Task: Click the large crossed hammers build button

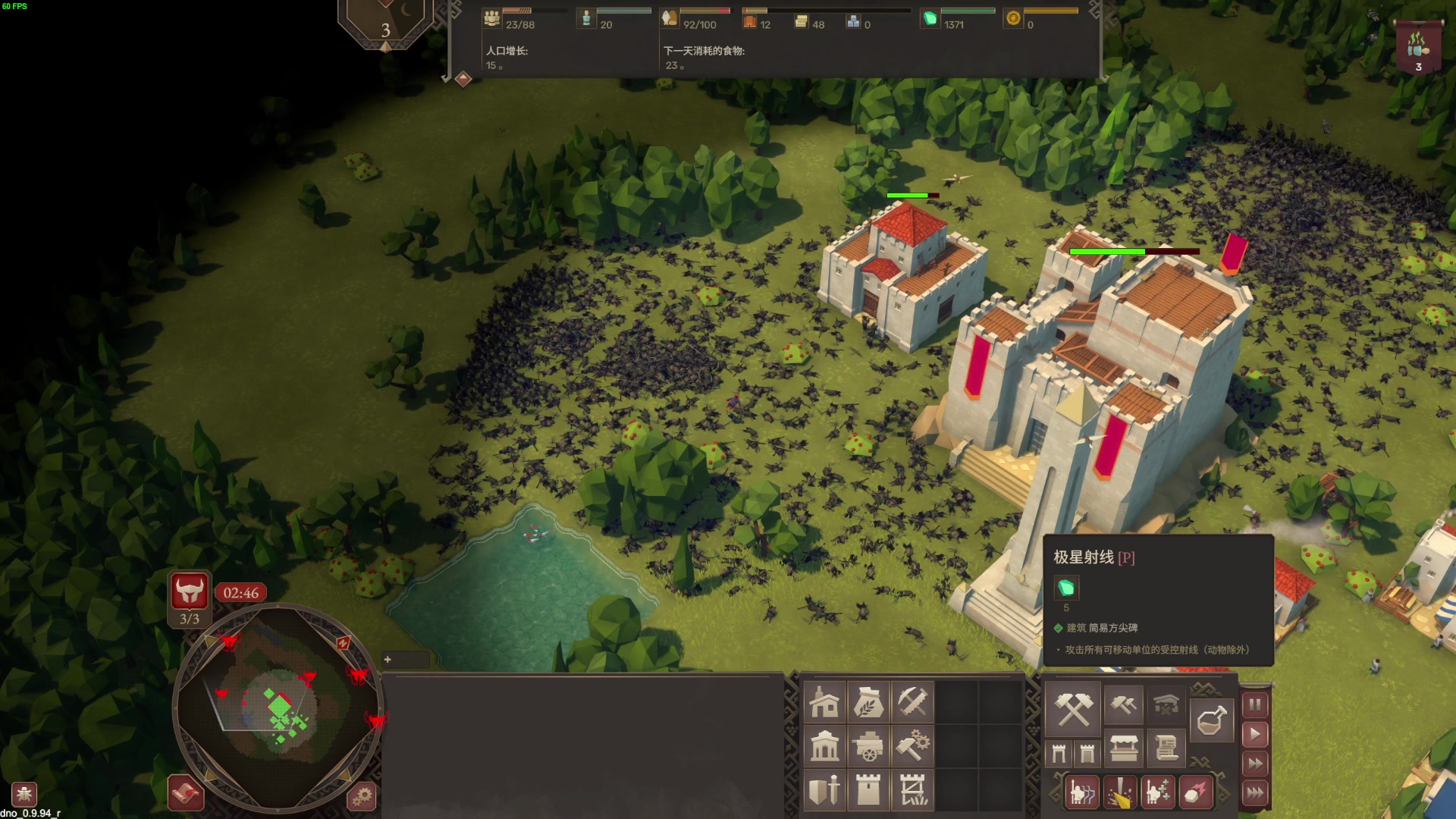Action: [x=1074, y=708]
